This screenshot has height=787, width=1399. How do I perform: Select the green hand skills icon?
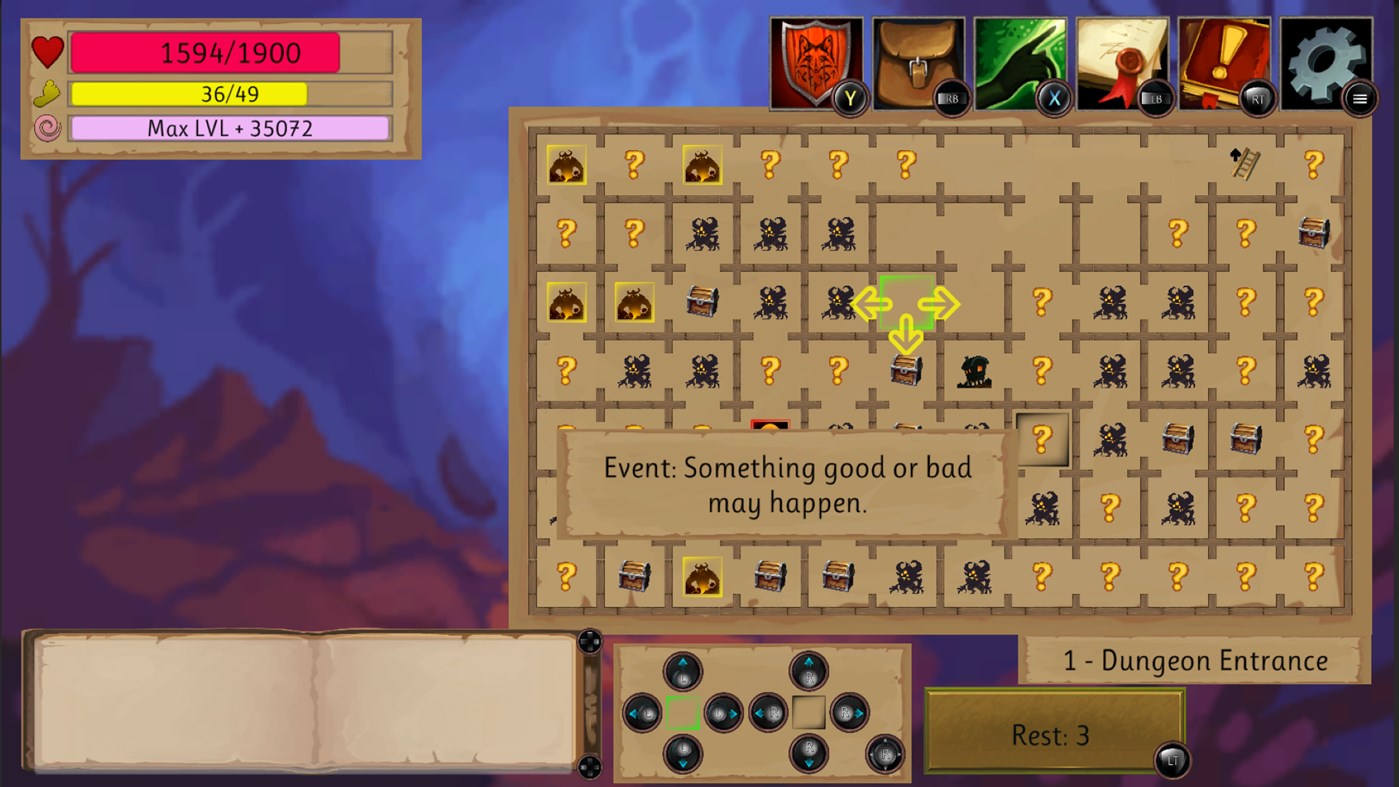click(1021, 60)
